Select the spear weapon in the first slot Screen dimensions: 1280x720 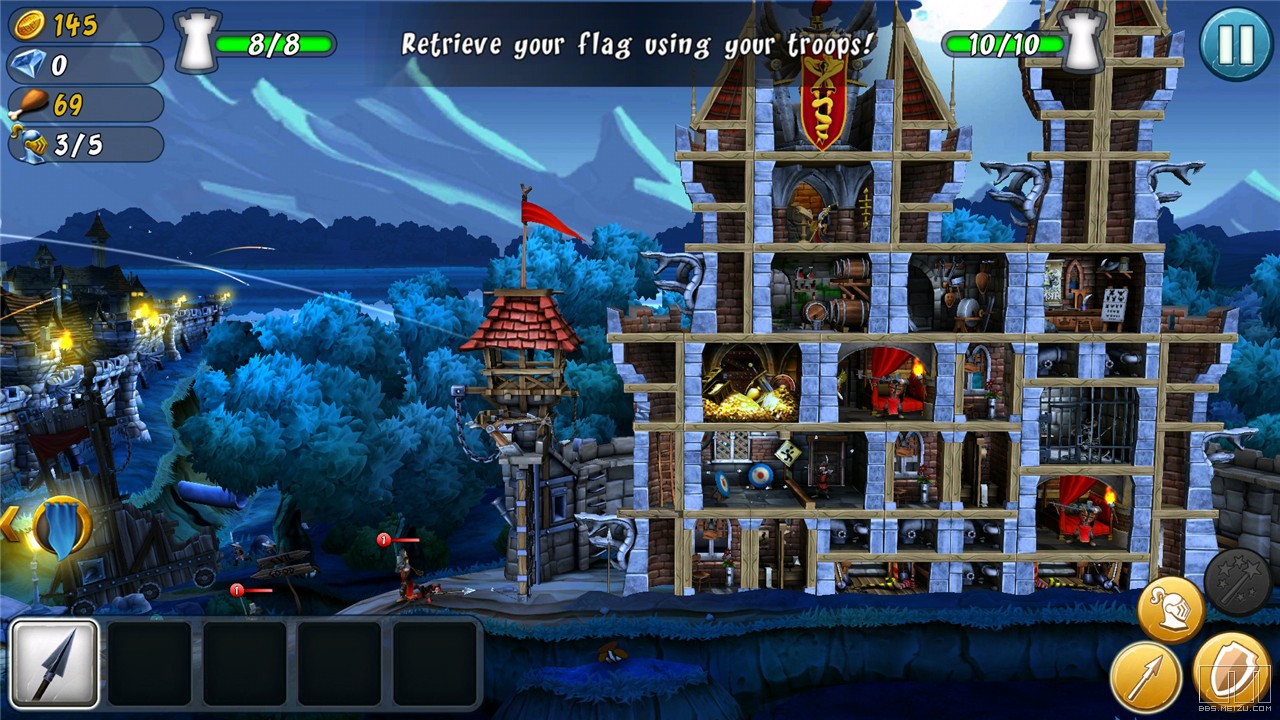(55, 662)
